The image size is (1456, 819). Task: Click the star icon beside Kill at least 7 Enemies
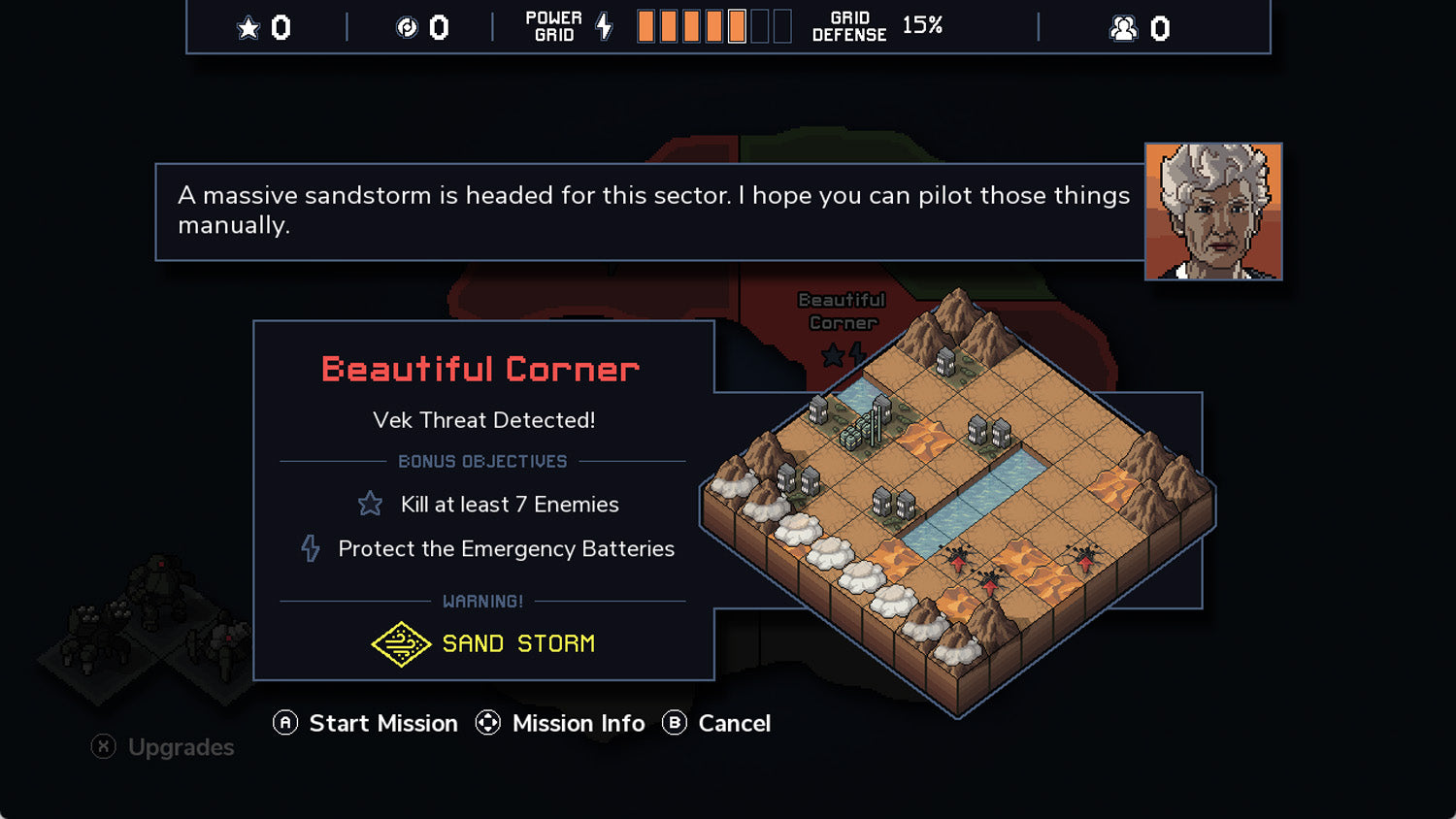[370, 504]
